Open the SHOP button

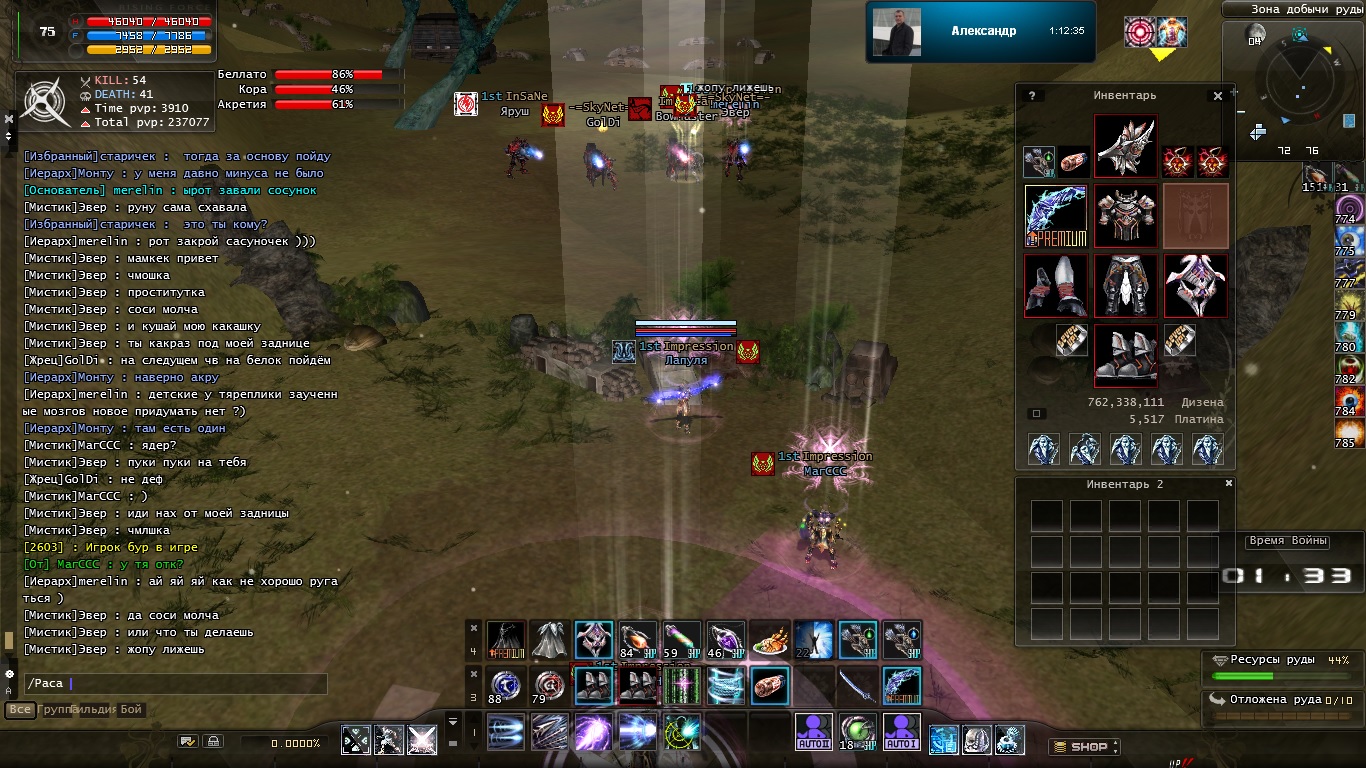coord(1084,746)
